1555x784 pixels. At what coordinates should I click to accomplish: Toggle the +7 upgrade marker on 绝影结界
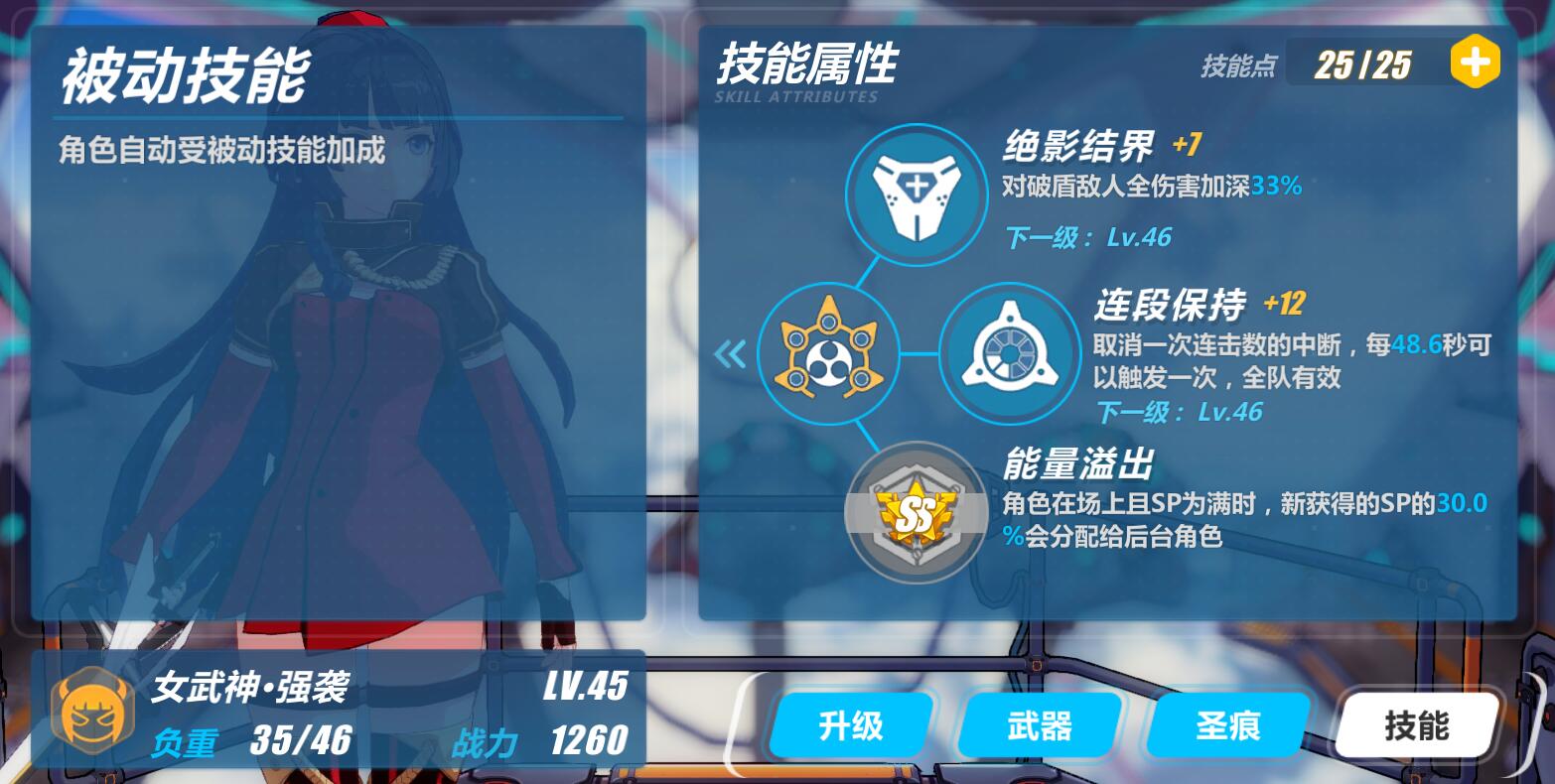tap(1186, 145)
